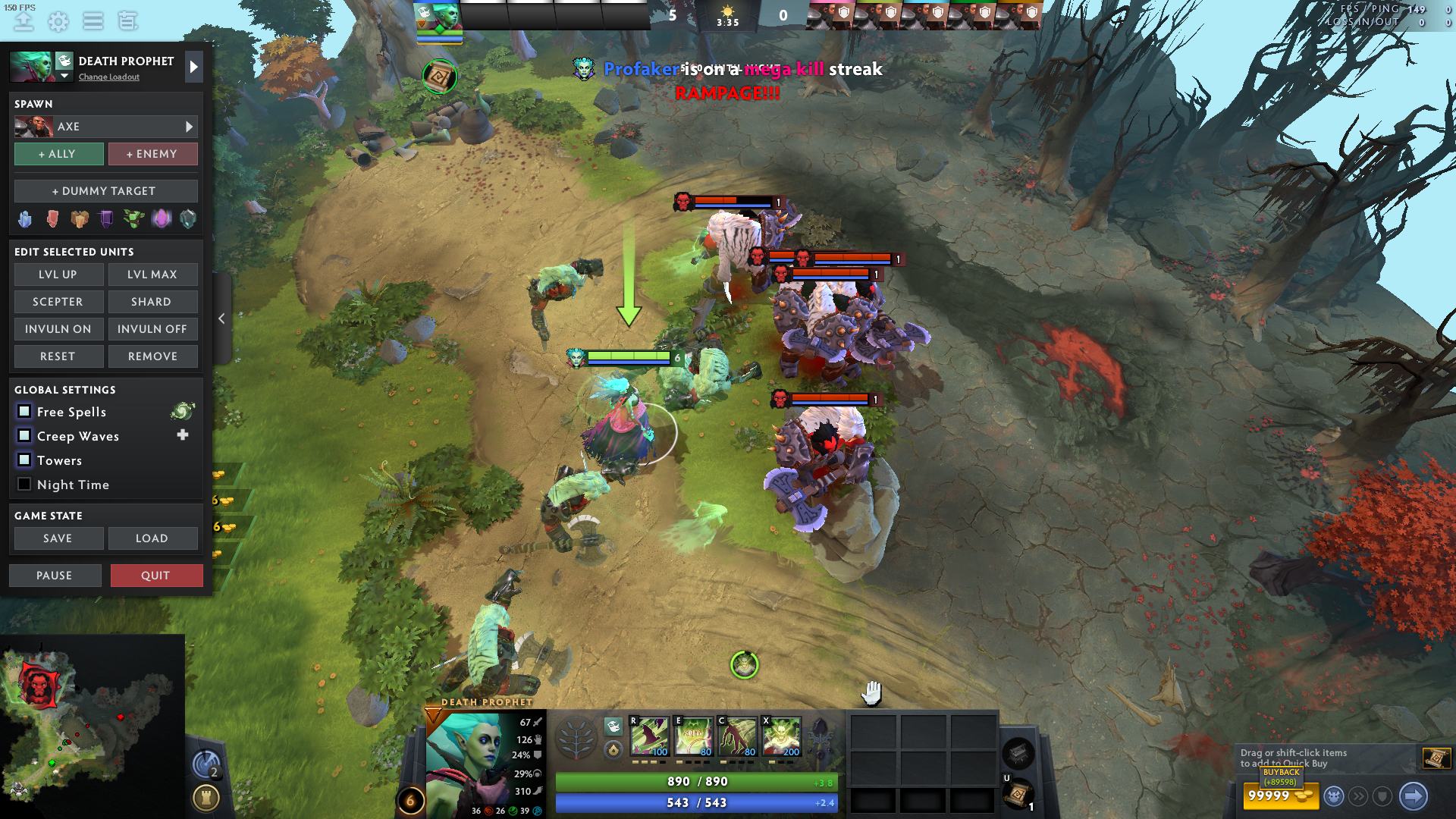Grant Aghanim's SHARD to selected unit
This screenshot has width=1456, height=819.
pos(152,302)
